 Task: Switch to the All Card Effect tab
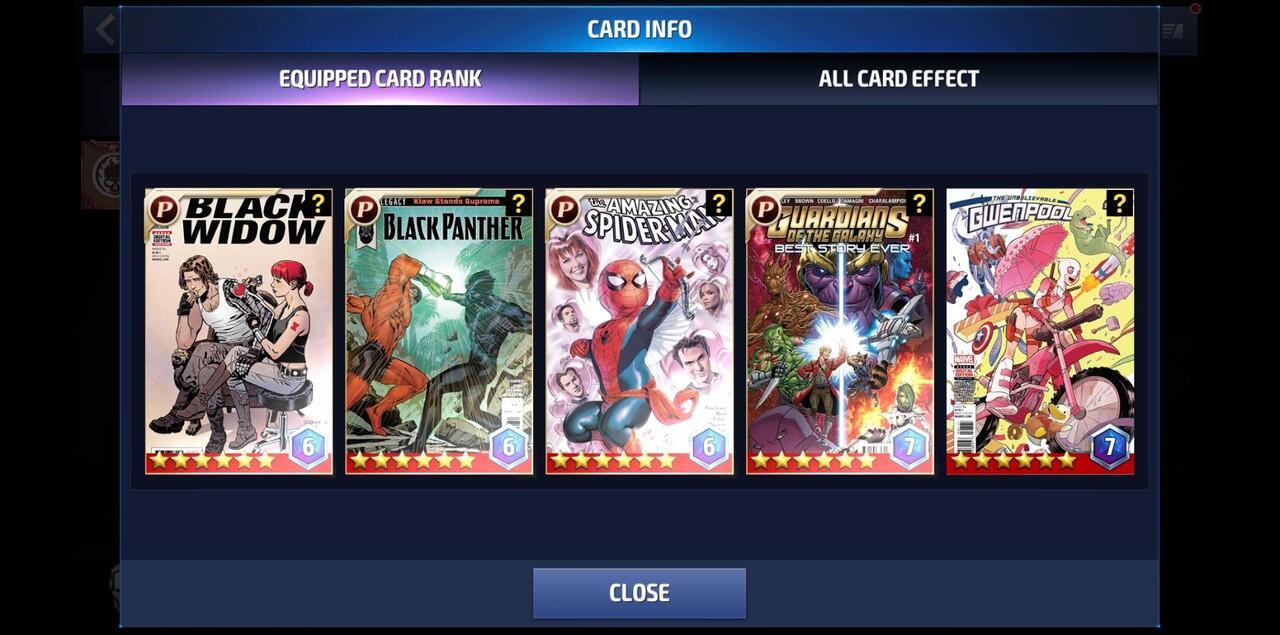(898, 79)
